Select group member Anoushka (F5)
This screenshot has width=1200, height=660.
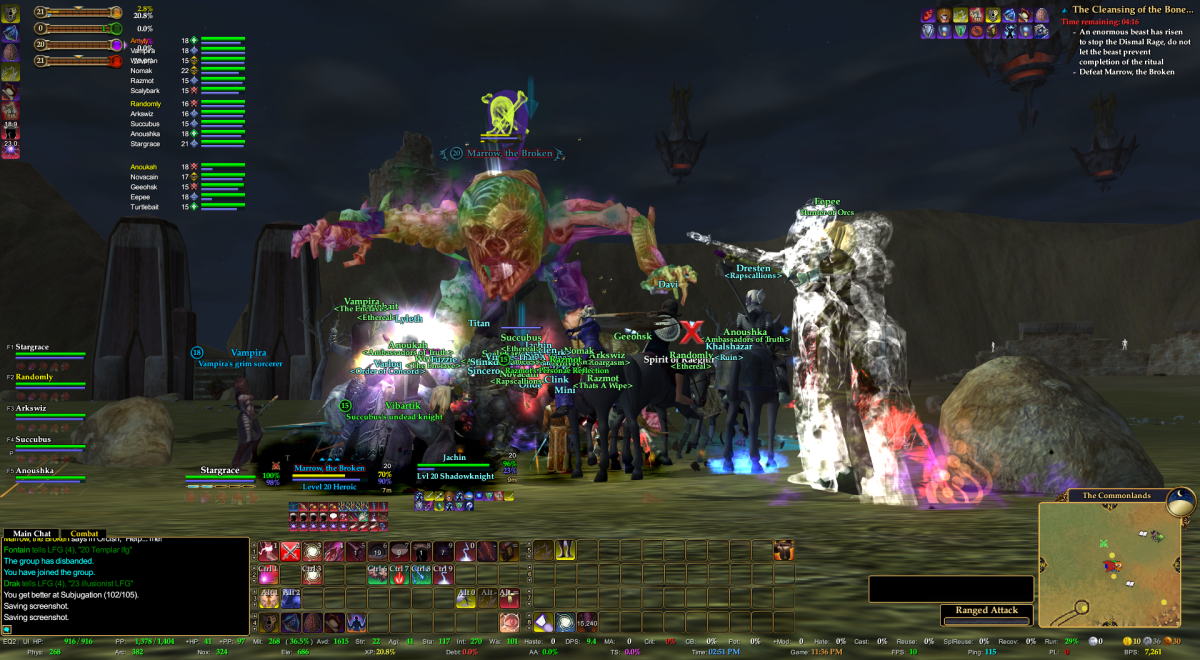(36, 470)
